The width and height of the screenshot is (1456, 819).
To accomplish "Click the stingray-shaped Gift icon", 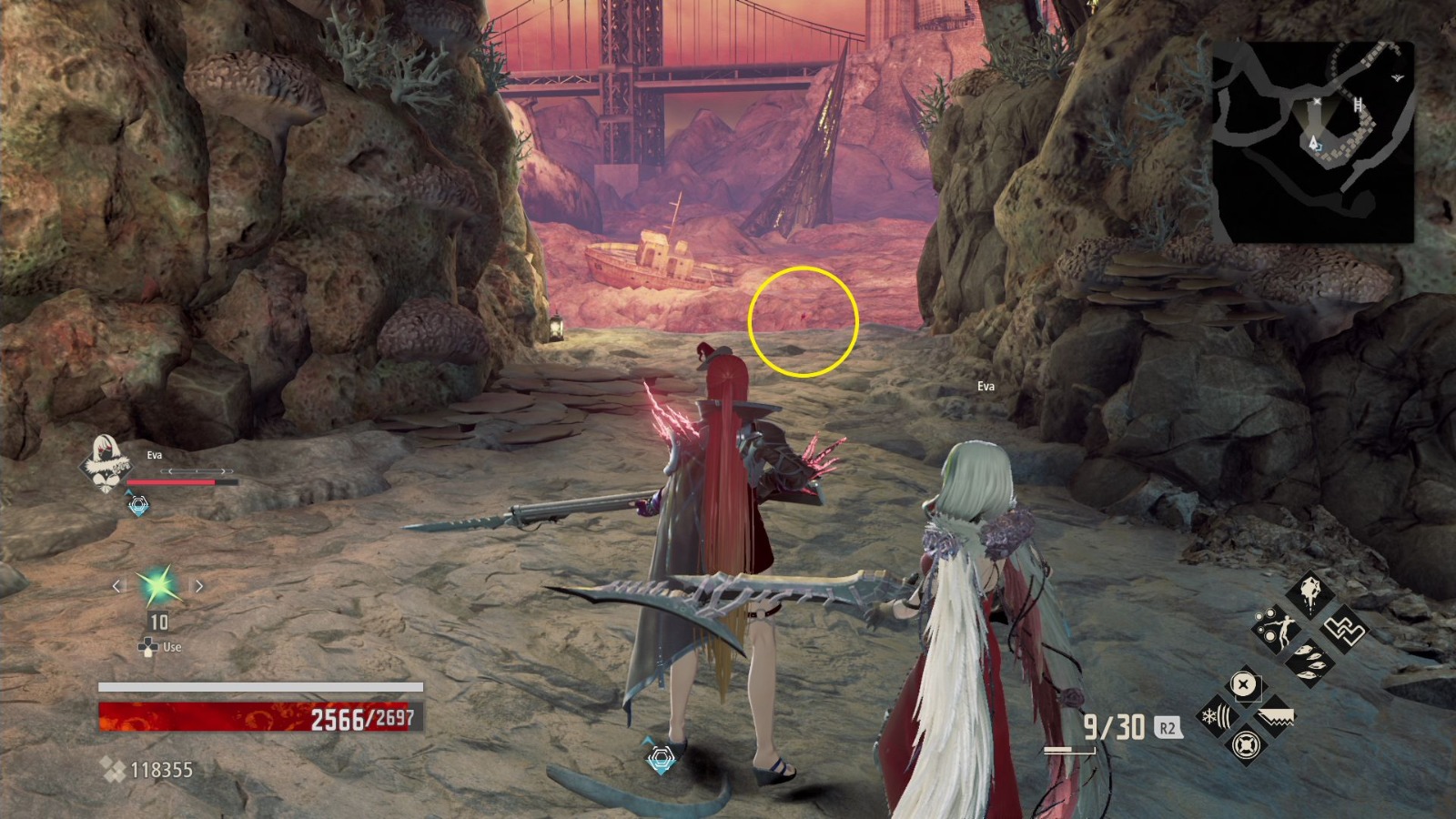I will 1310,593.
